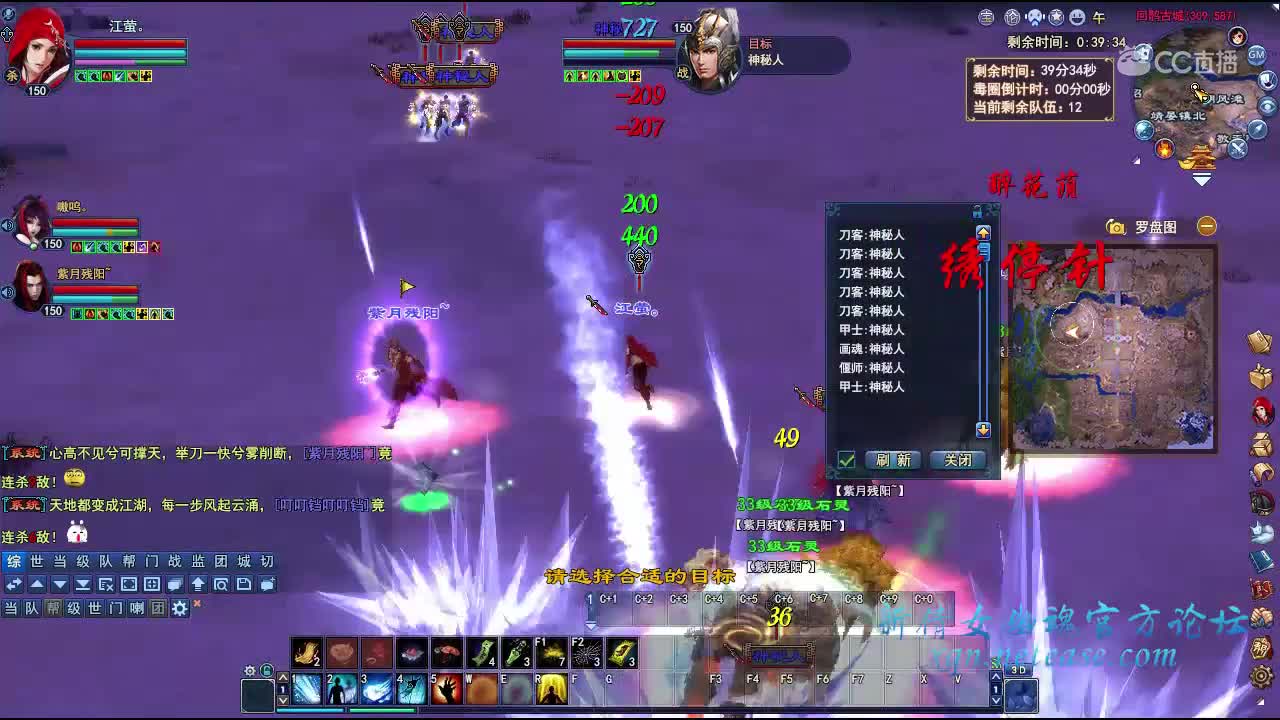Select crossed-swords icon around the minimap
1280x720 pixels.
(x=1237, y=147)
